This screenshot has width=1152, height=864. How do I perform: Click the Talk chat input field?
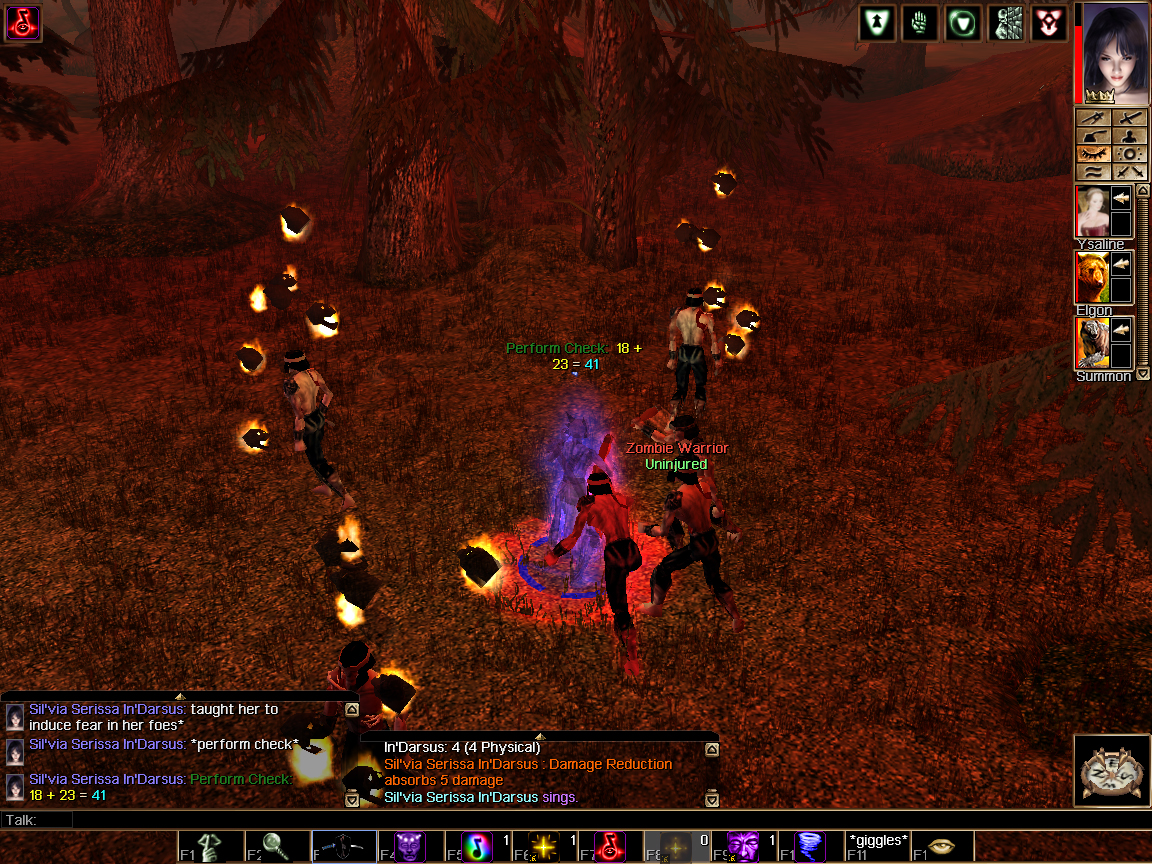tap(600, 820)
